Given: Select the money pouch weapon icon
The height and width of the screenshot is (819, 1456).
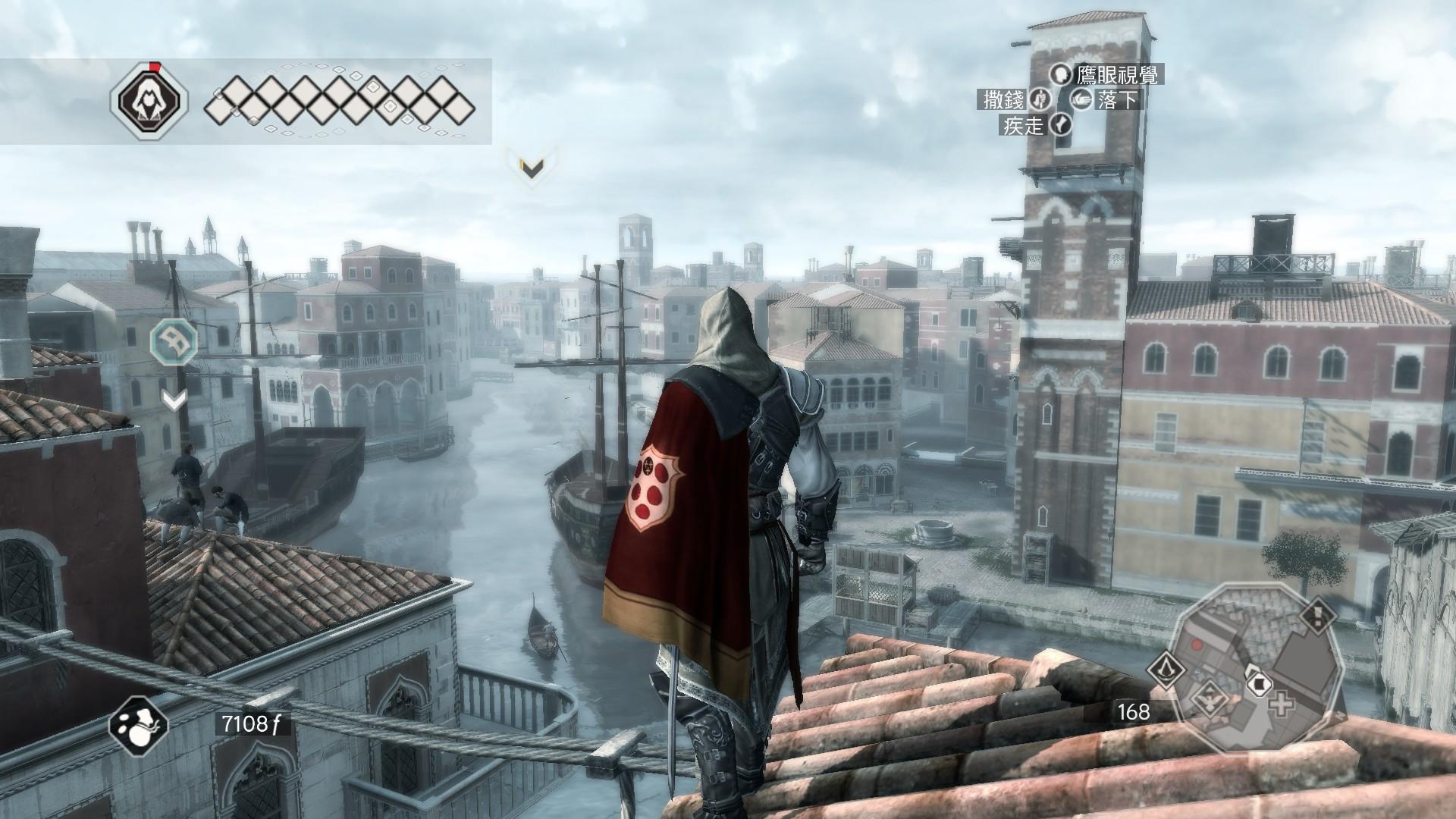Looking at the screenshot, I should (x=139, y=723).
